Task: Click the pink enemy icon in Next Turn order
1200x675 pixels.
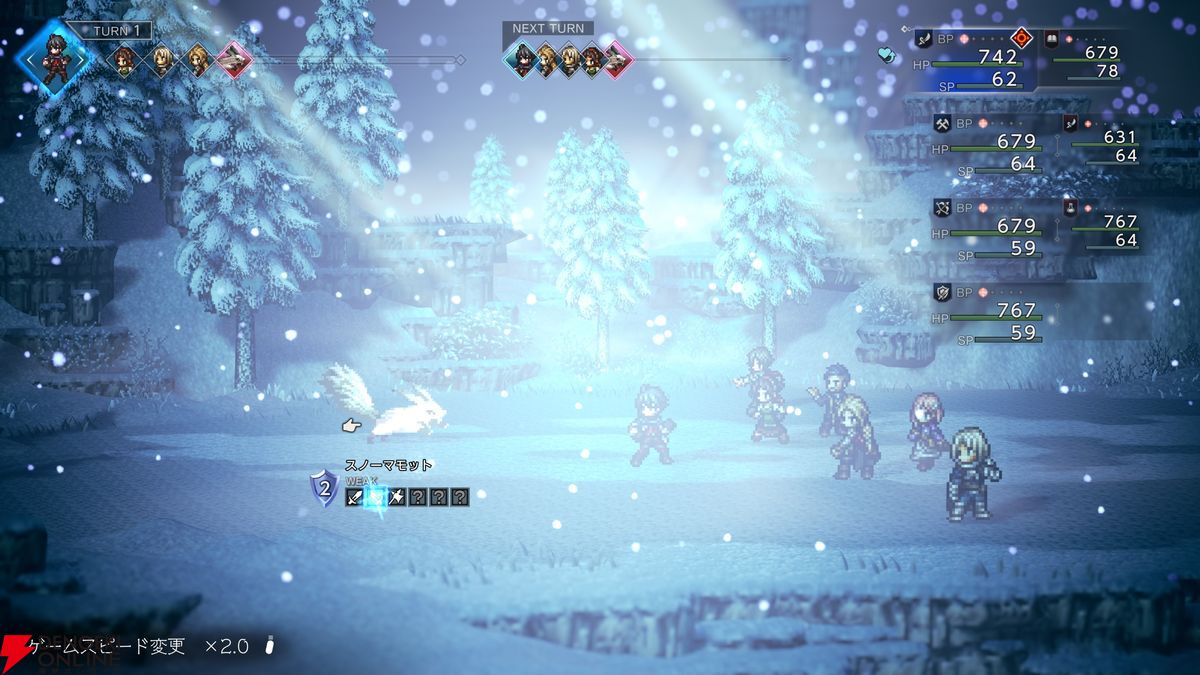Action: tap(617, 60)
